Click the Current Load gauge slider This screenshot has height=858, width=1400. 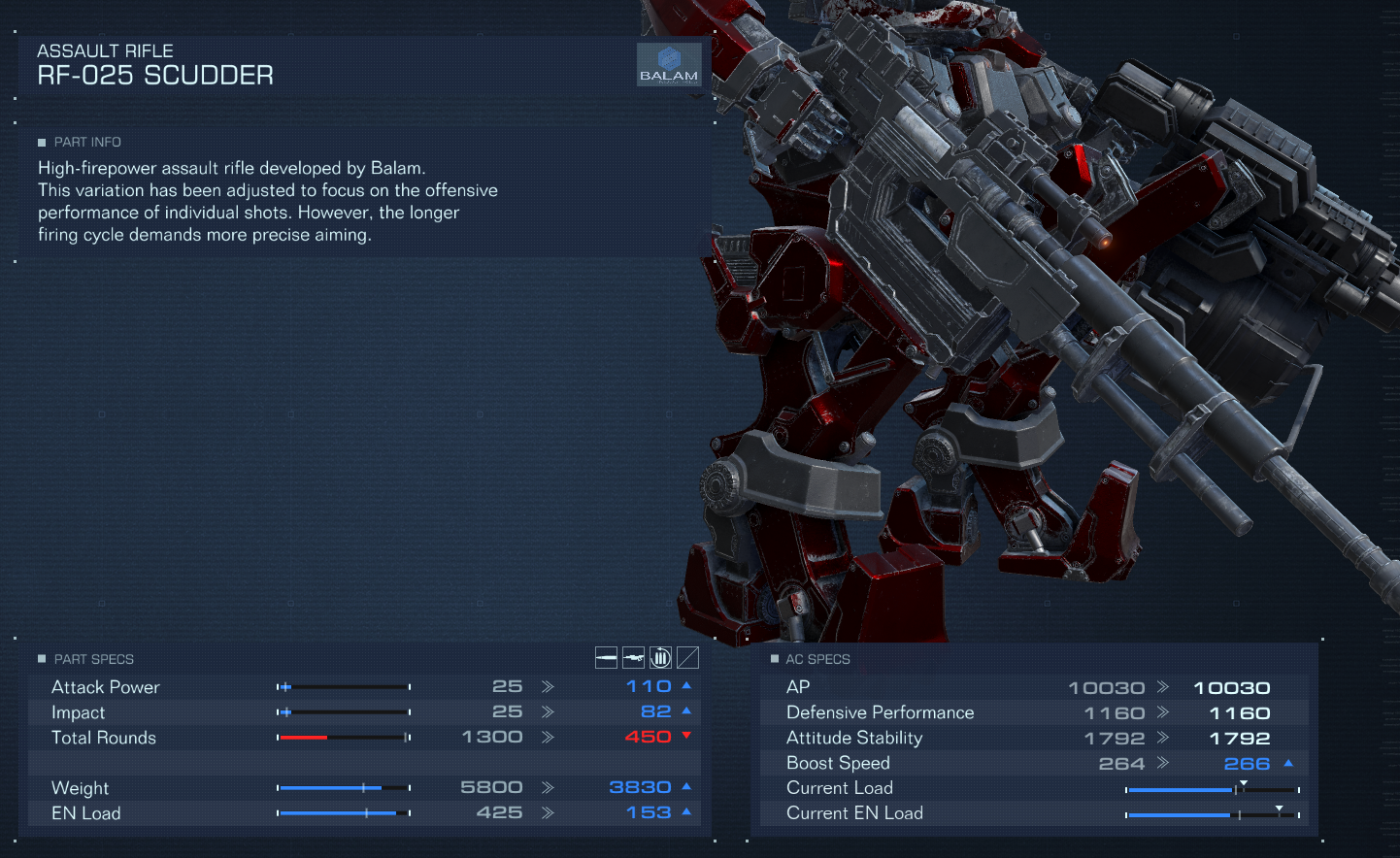tap(1246, 787)
